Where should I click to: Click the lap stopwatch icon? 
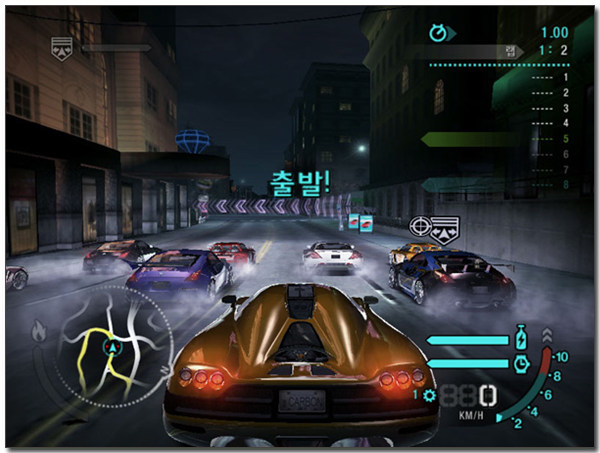point(437,32)
